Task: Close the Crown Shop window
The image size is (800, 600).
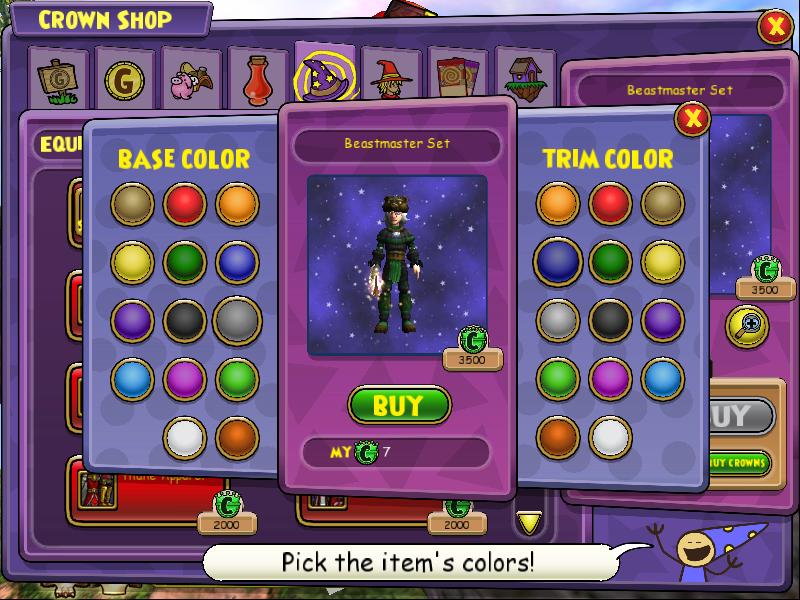Action: click(x=775, y=26)
